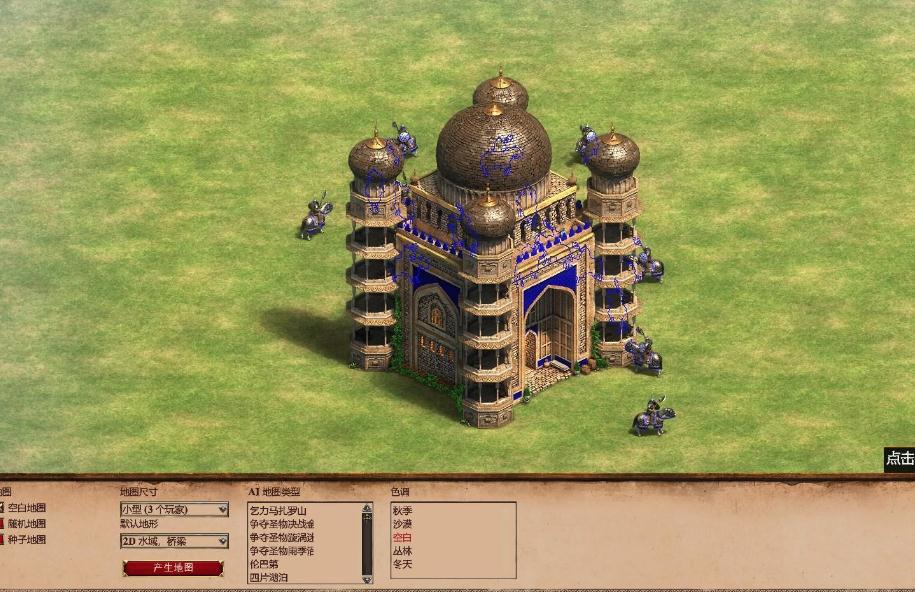
Task: Set color tone to 冬天 (winter)
Action: [x=402, y=565]
